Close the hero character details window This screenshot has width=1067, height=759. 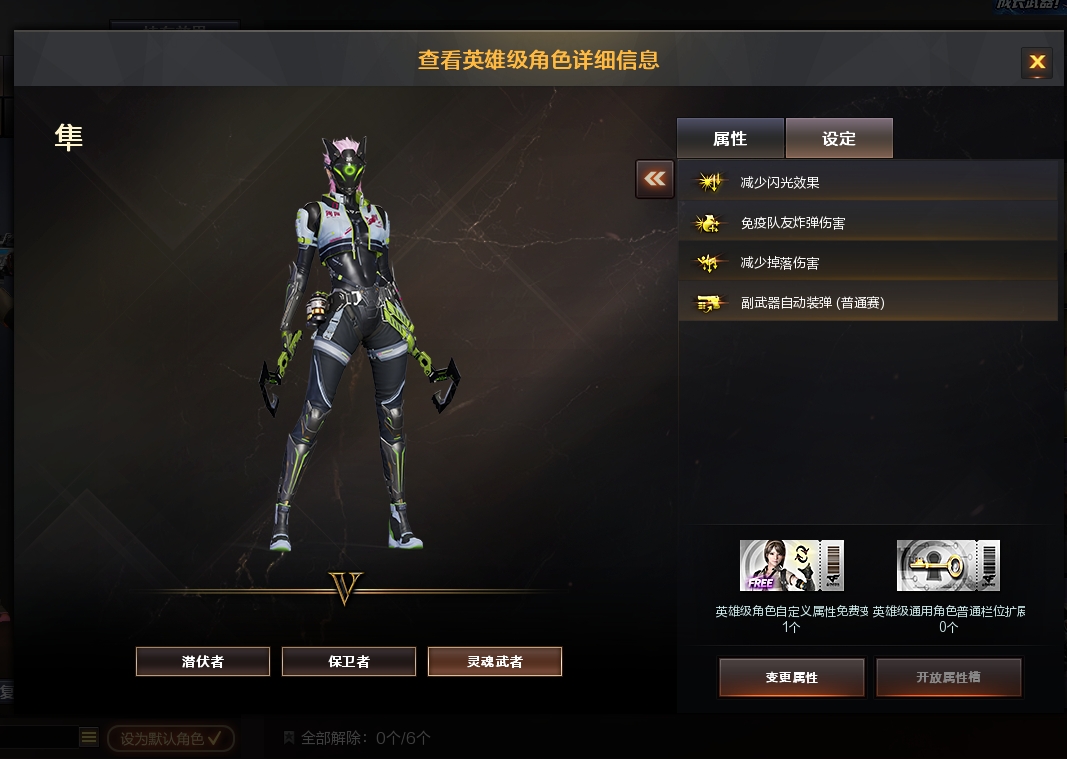pos(1037,62)
